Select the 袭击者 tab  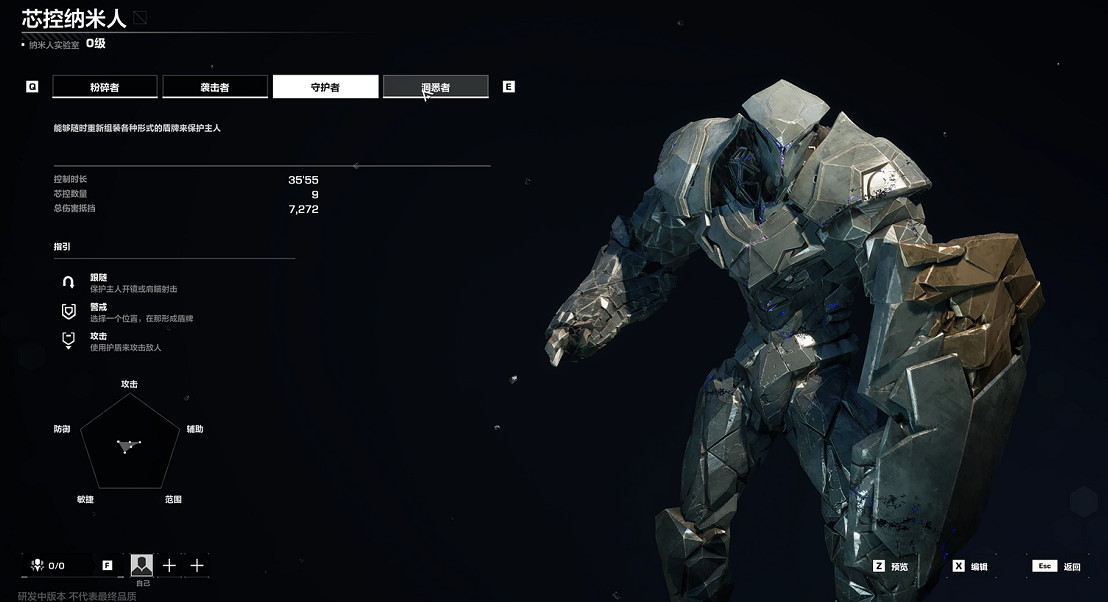pyautogui.click(x=215, y=87)
